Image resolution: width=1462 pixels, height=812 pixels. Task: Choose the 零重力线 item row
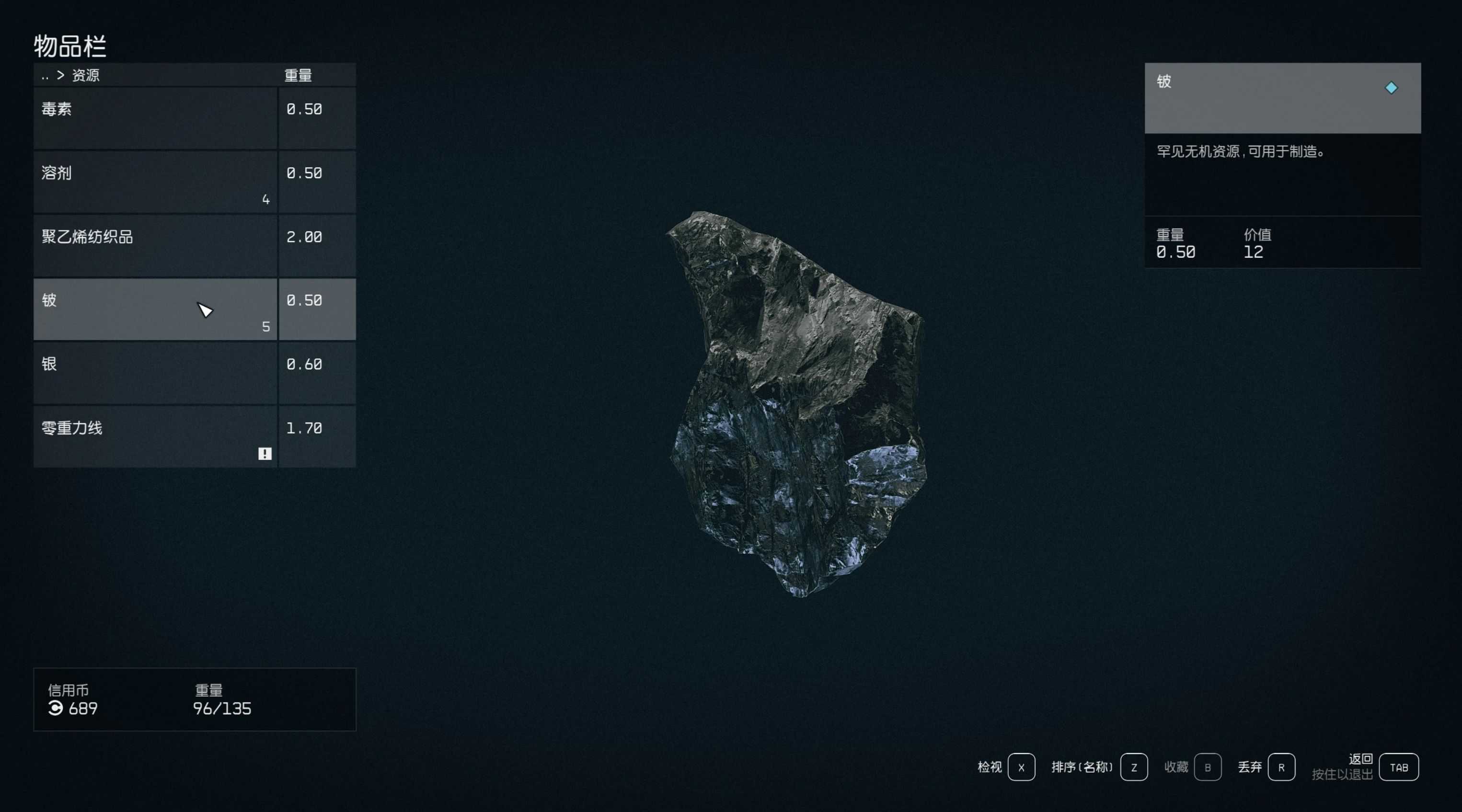click(x=155, y=436)
